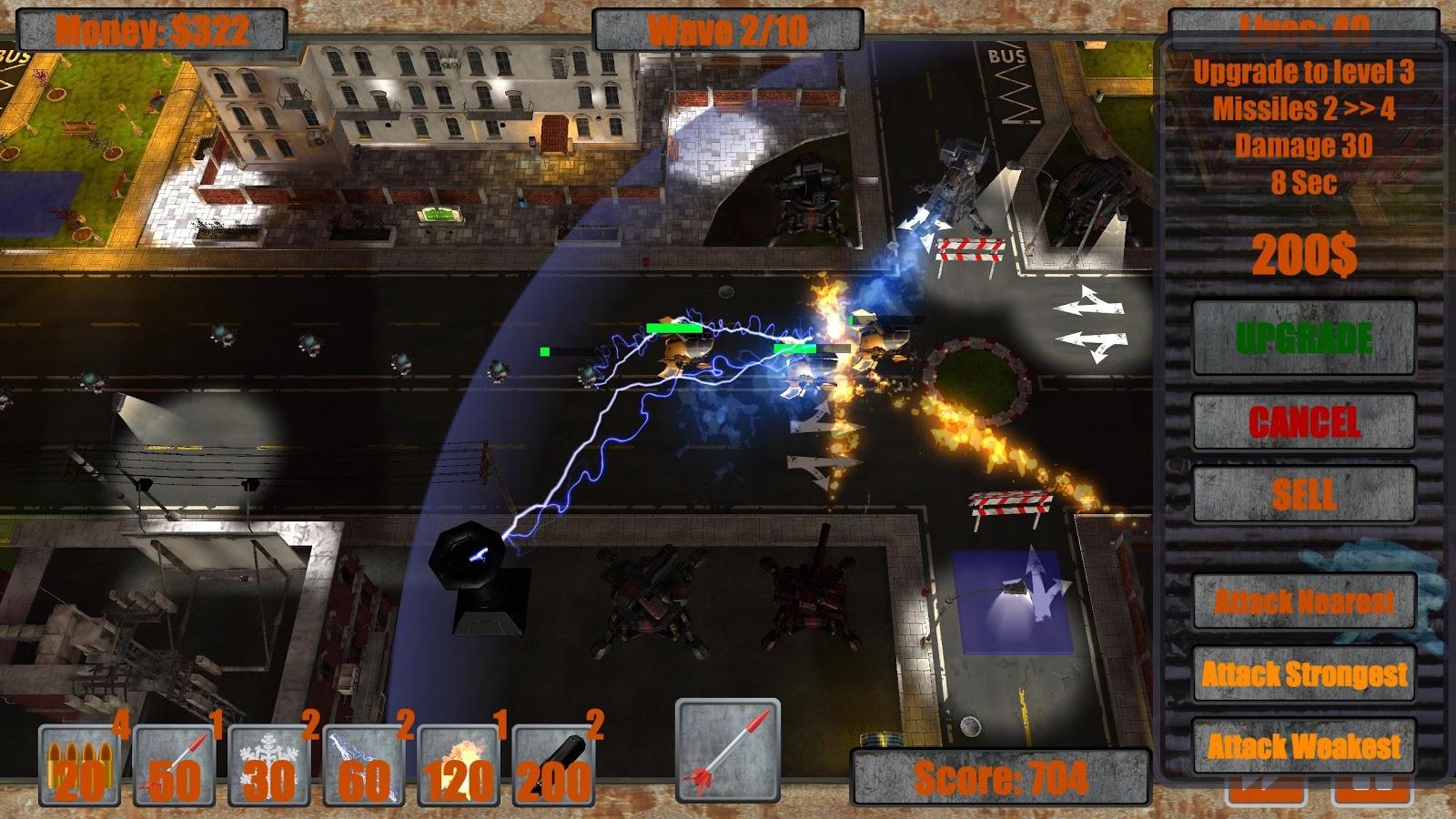
Task: Click the Money: $322 display
Action: click(150, 27)
